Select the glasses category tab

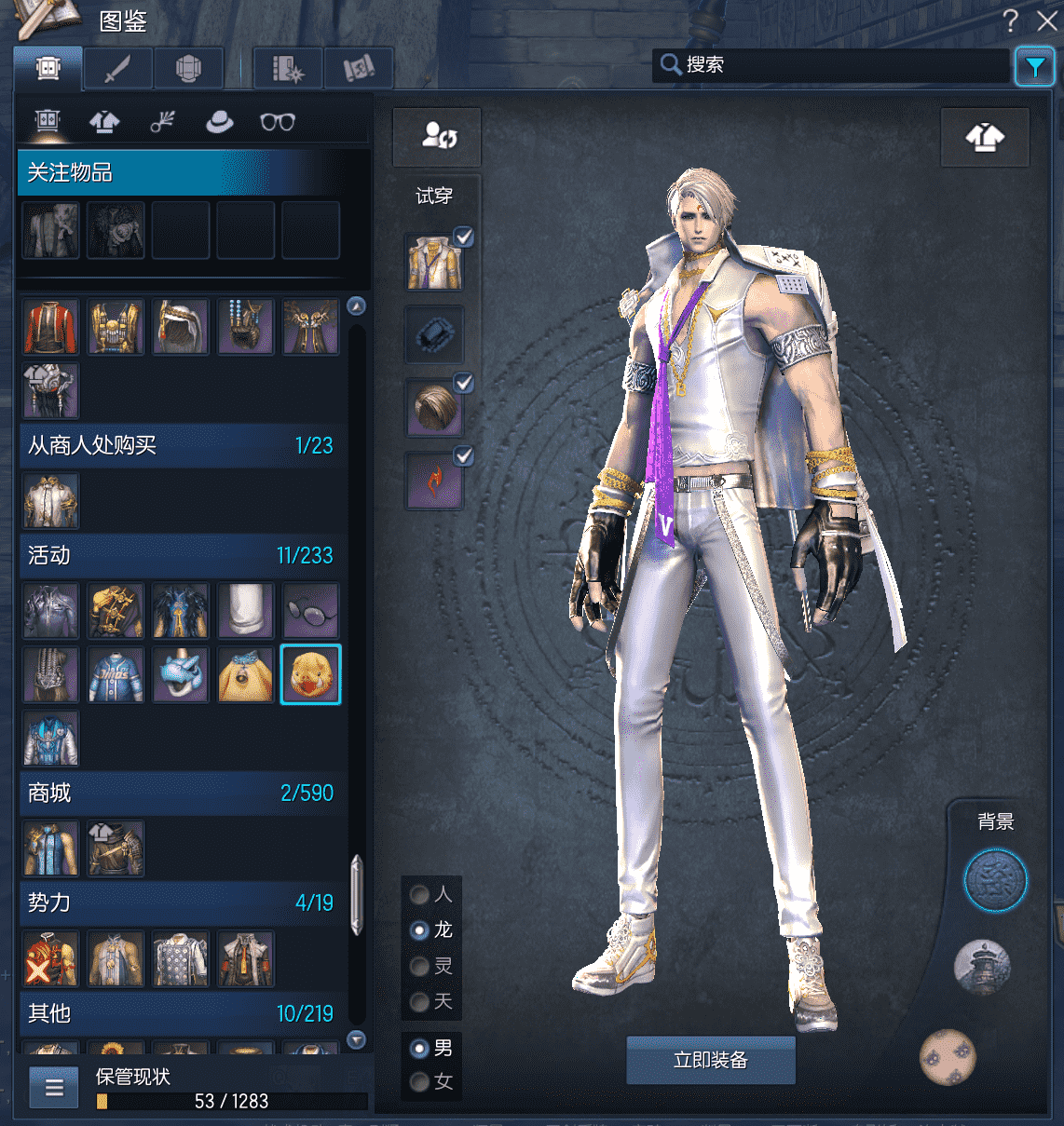pos(277,122)
